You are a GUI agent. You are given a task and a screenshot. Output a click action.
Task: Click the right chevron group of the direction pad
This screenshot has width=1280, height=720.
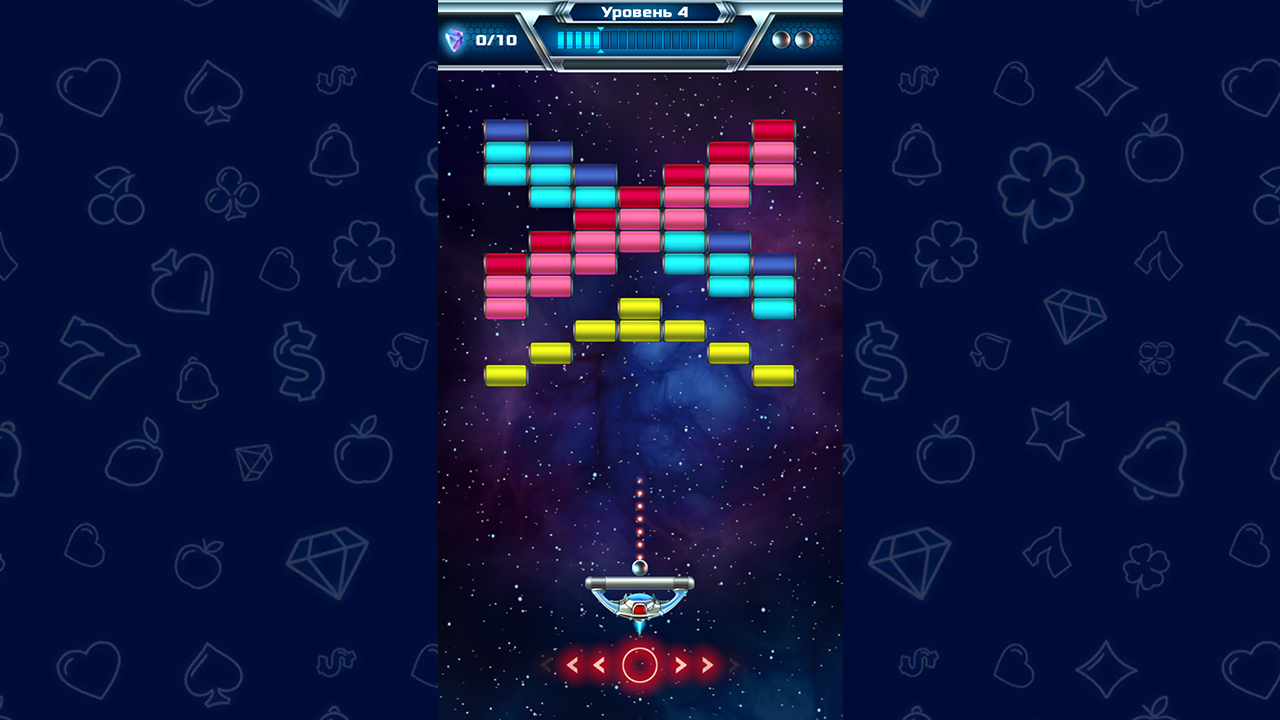pyautogui.click(x=695, y=665)
